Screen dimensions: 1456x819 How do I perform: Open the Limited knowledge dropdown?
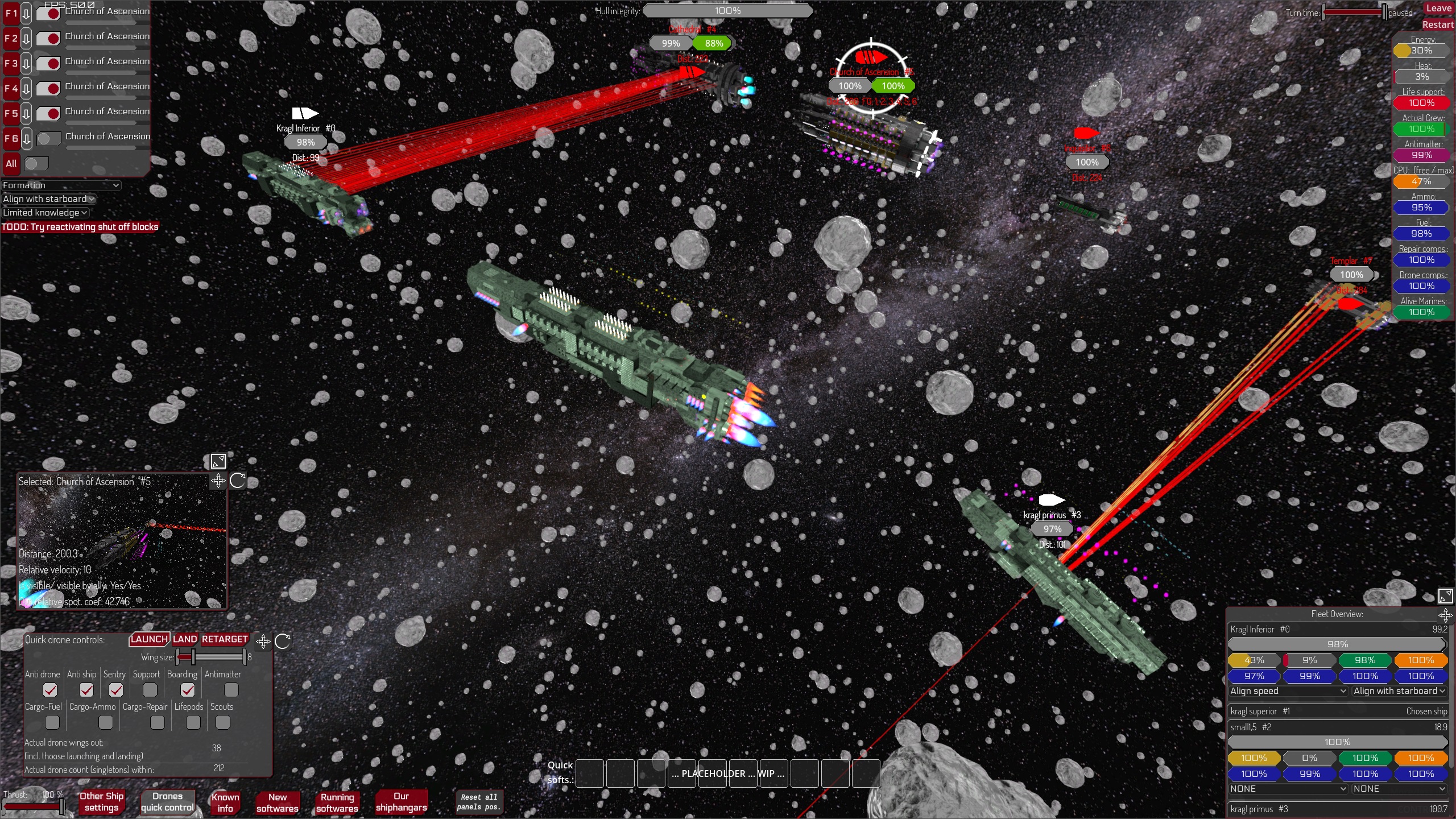pos(45,213)
